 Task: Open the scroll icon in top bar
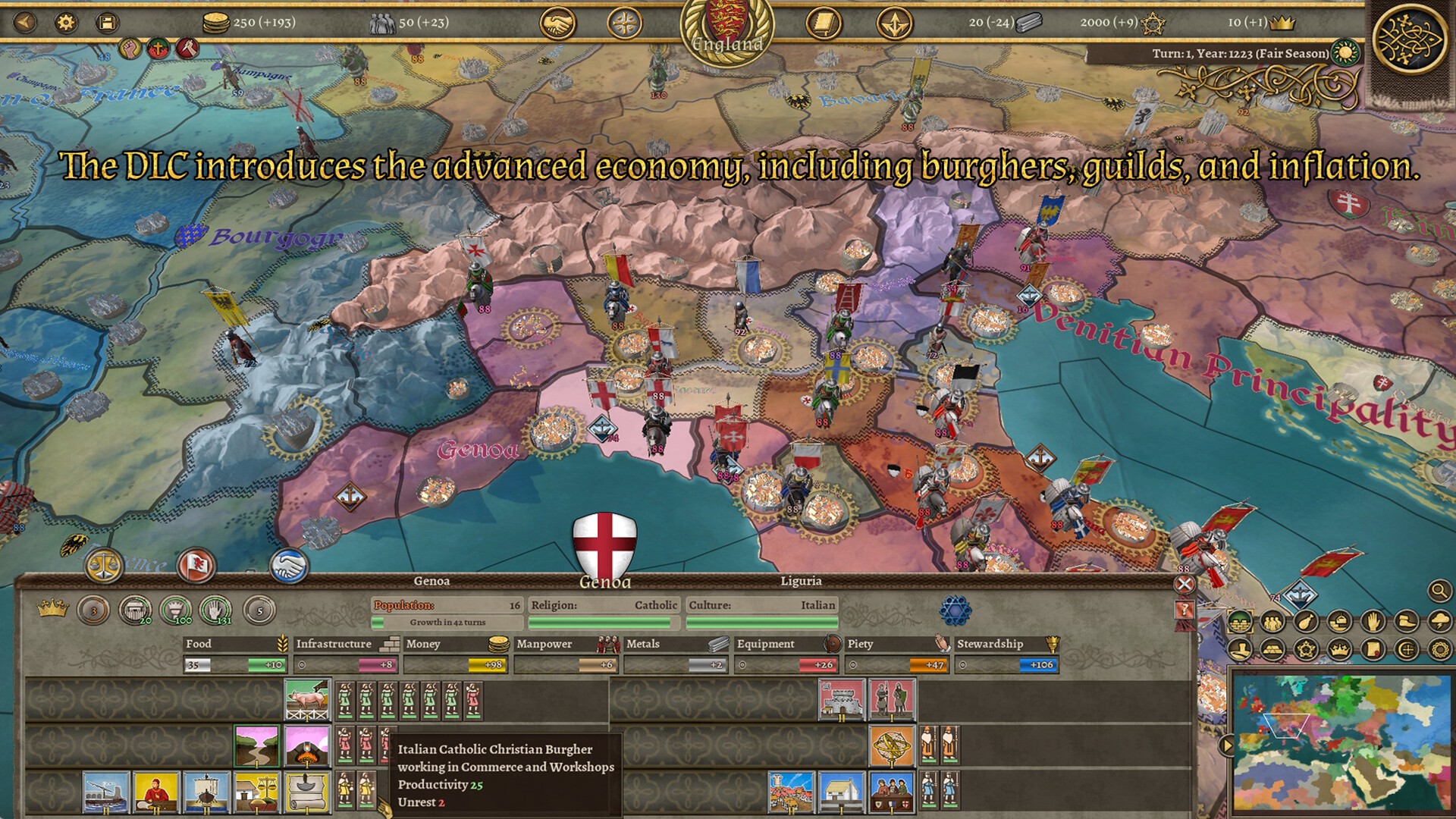824,24
